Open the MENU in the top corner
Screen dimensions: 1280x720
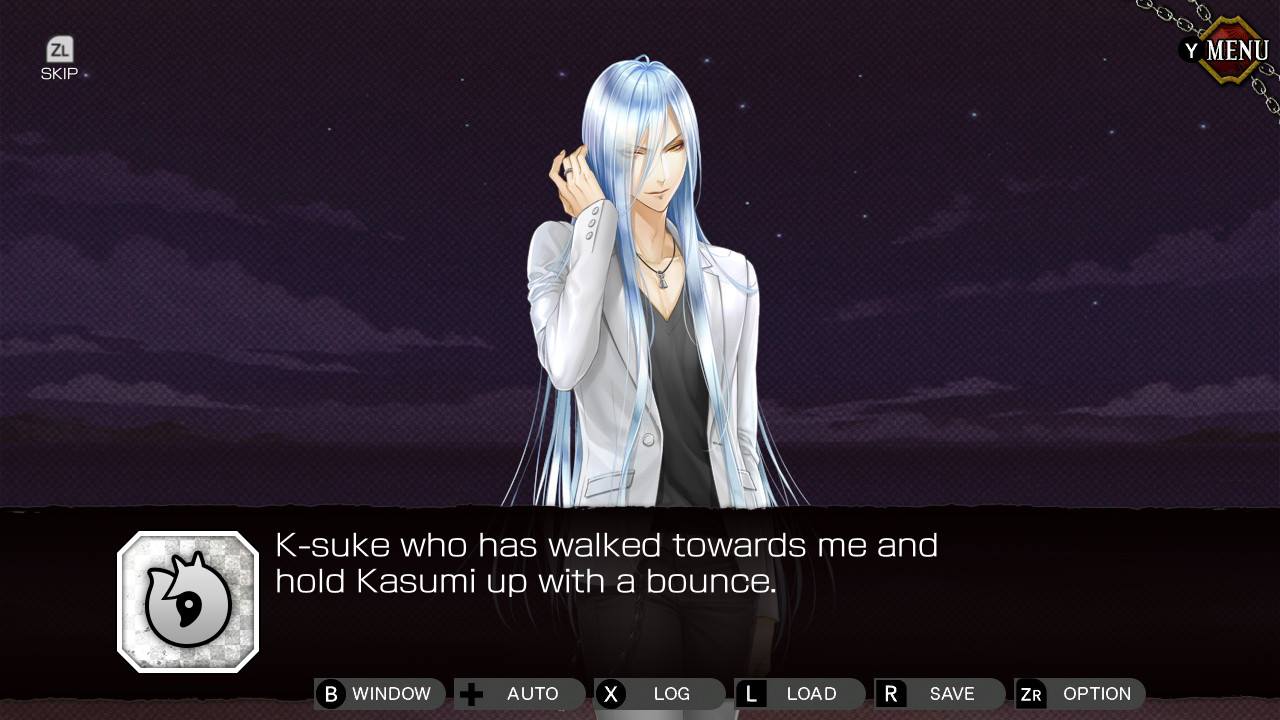click(x=1227, y=50)
